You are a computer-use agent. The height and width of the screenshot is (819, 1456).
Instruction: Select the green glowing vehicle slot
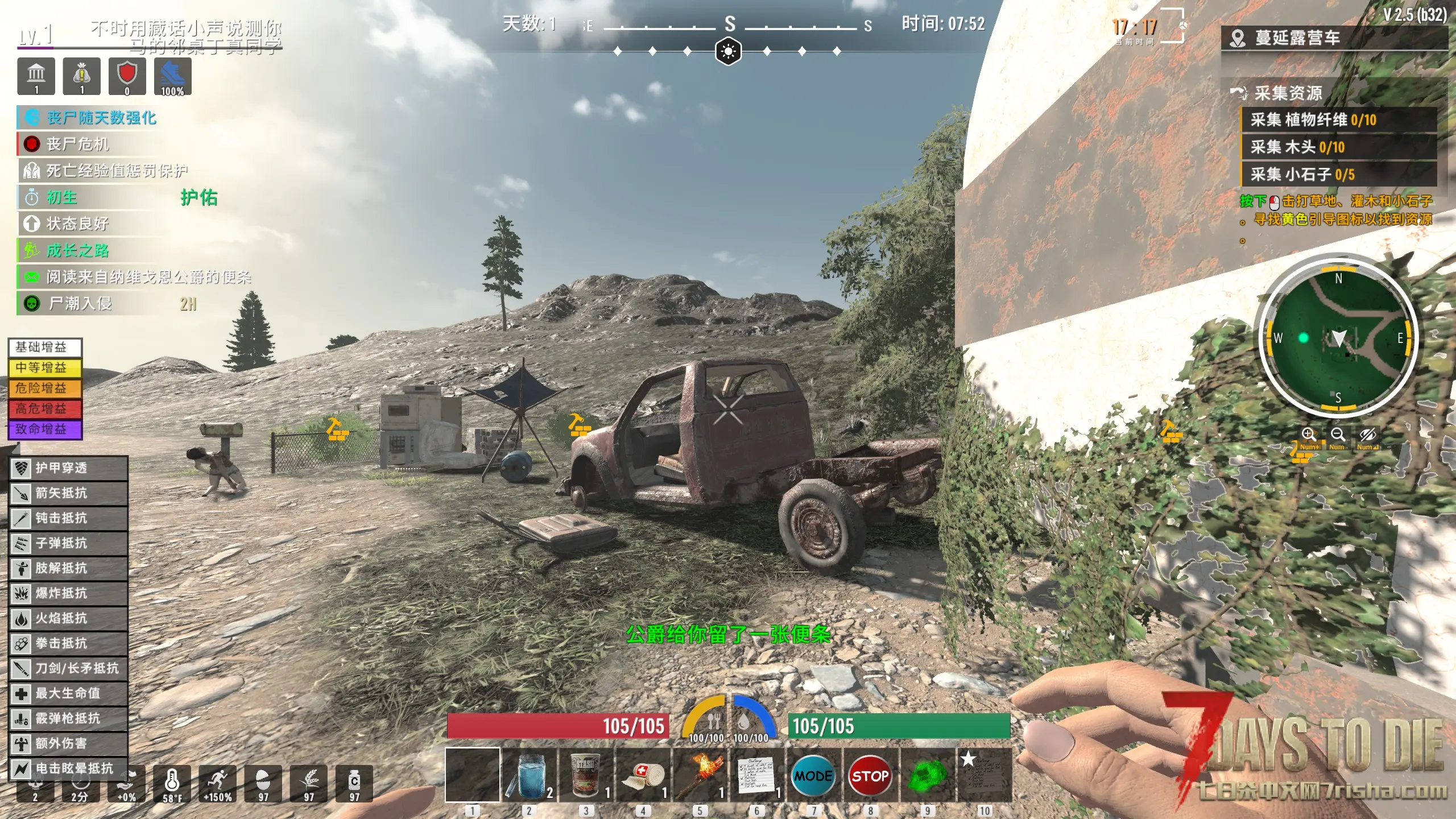click(928, 775)
